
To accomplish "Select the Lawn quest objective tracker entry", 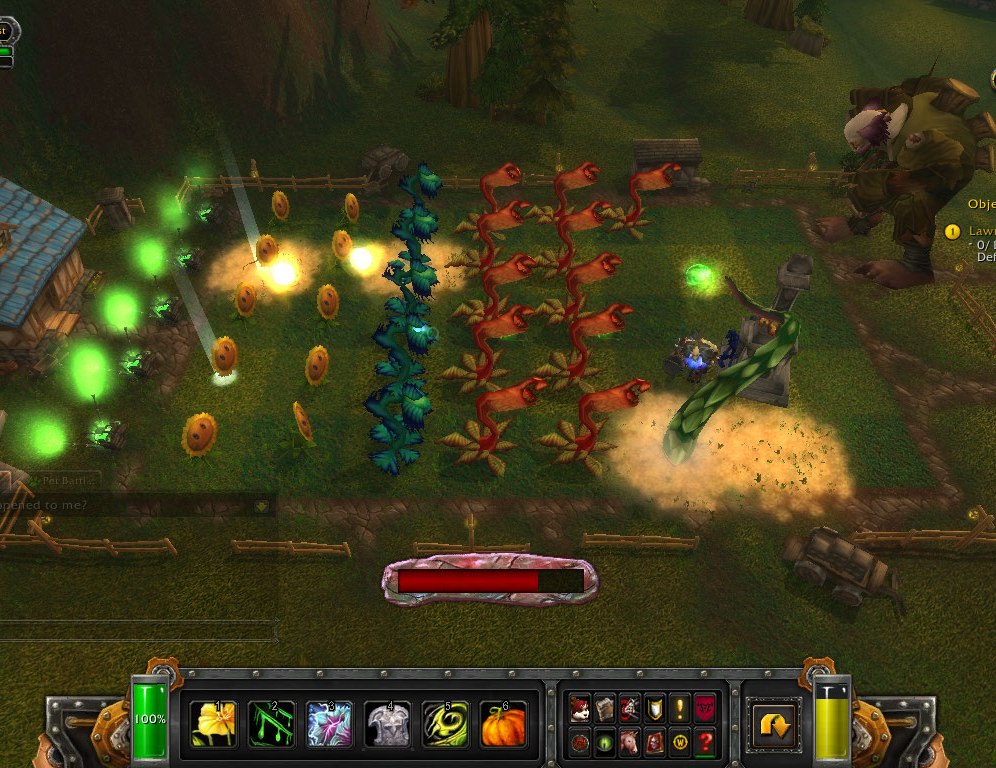I will tap(982, 231).
